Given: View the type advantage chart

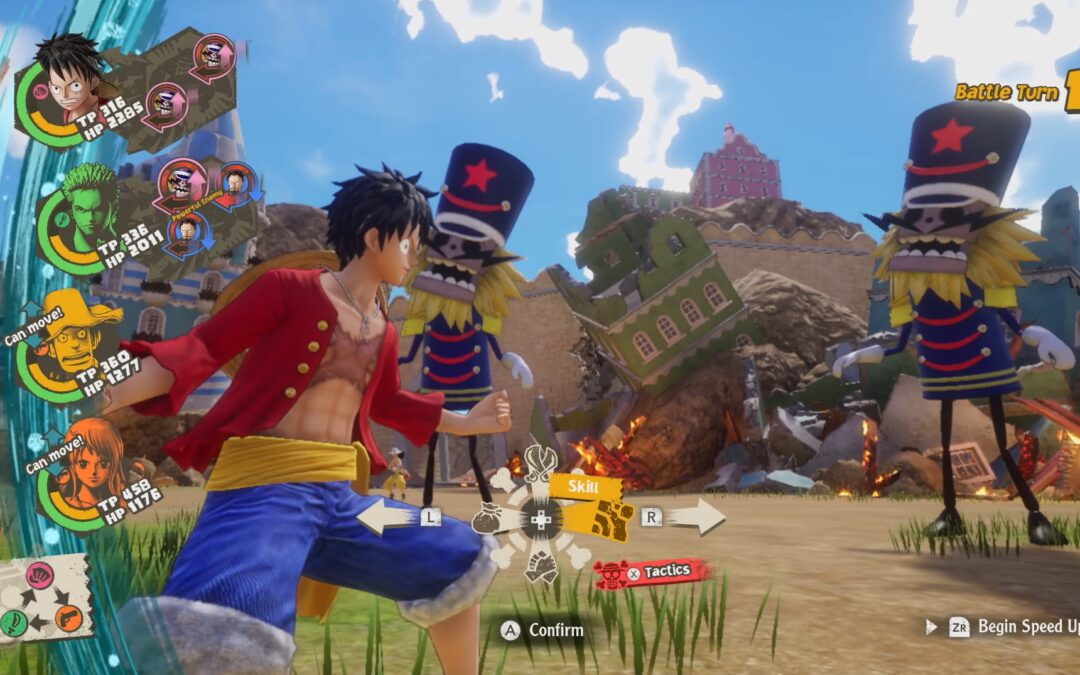Looking at the screenshot, I should pyautogui.click(x=43, y=598).
